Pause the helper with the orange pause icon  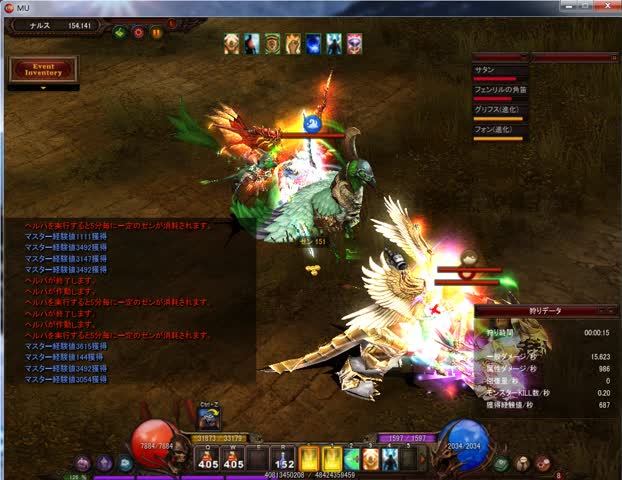pyautogui.click(x=156, y=32)
